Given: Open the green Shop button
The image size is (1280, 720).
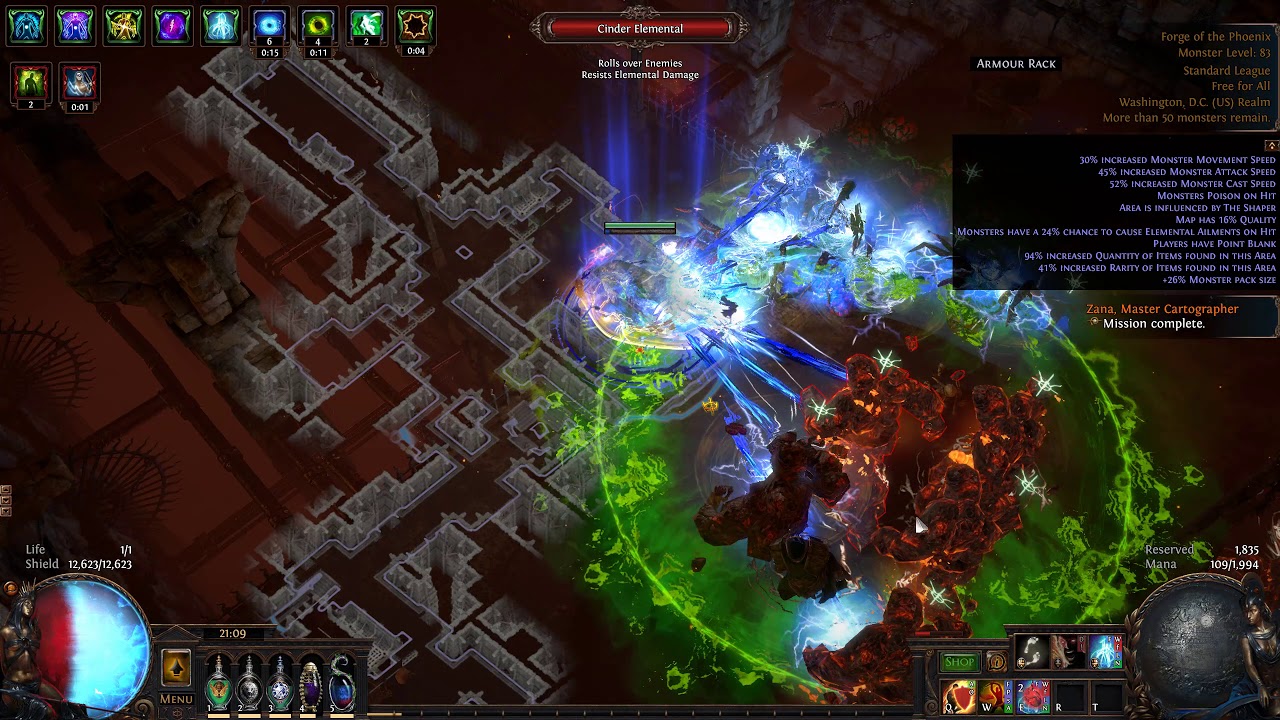Looking at the screenshot, I should click(x=959, y=662).
